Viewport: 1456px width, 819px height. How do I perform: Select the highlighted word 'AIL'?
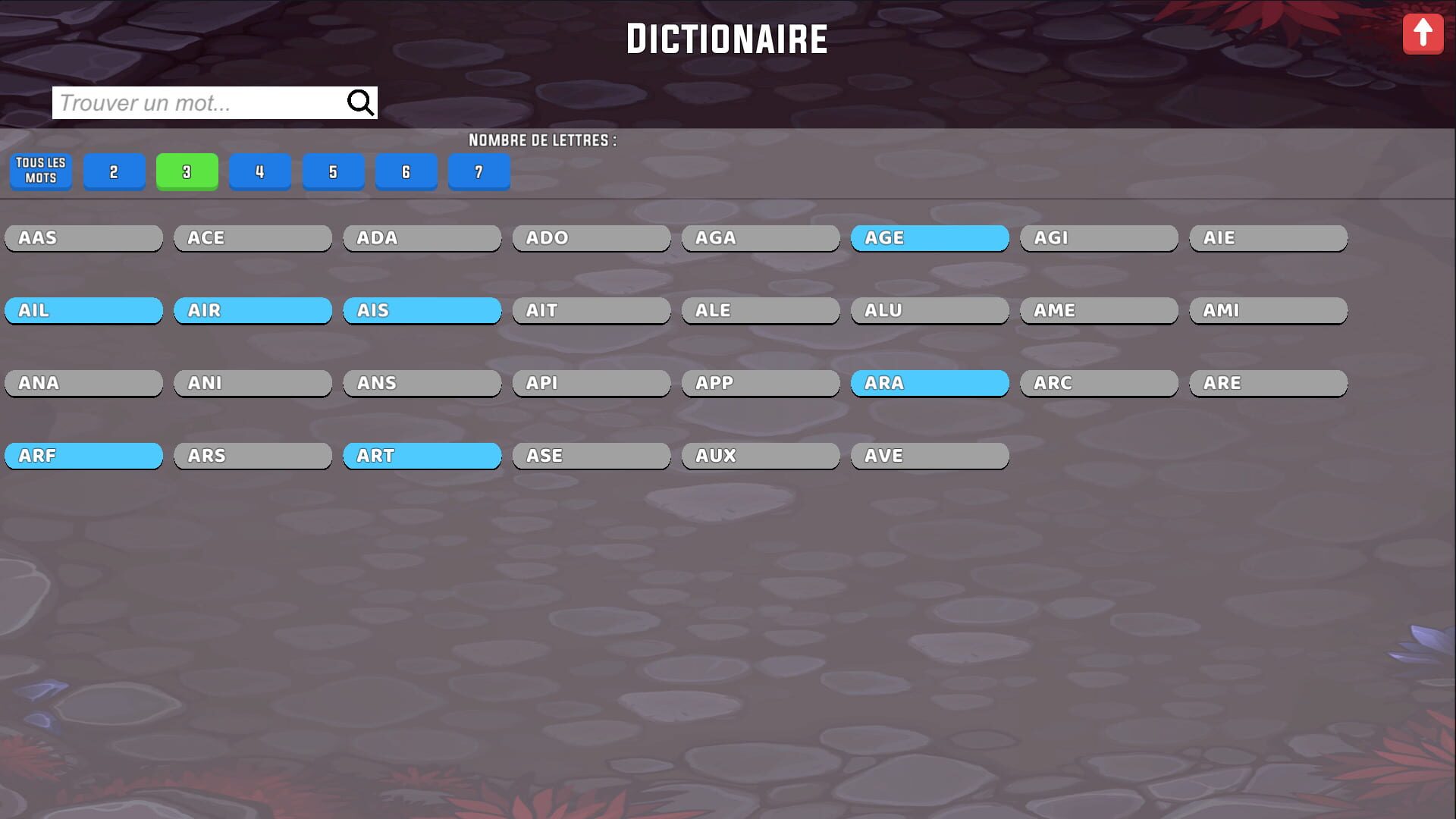click(x=83, y=310)
